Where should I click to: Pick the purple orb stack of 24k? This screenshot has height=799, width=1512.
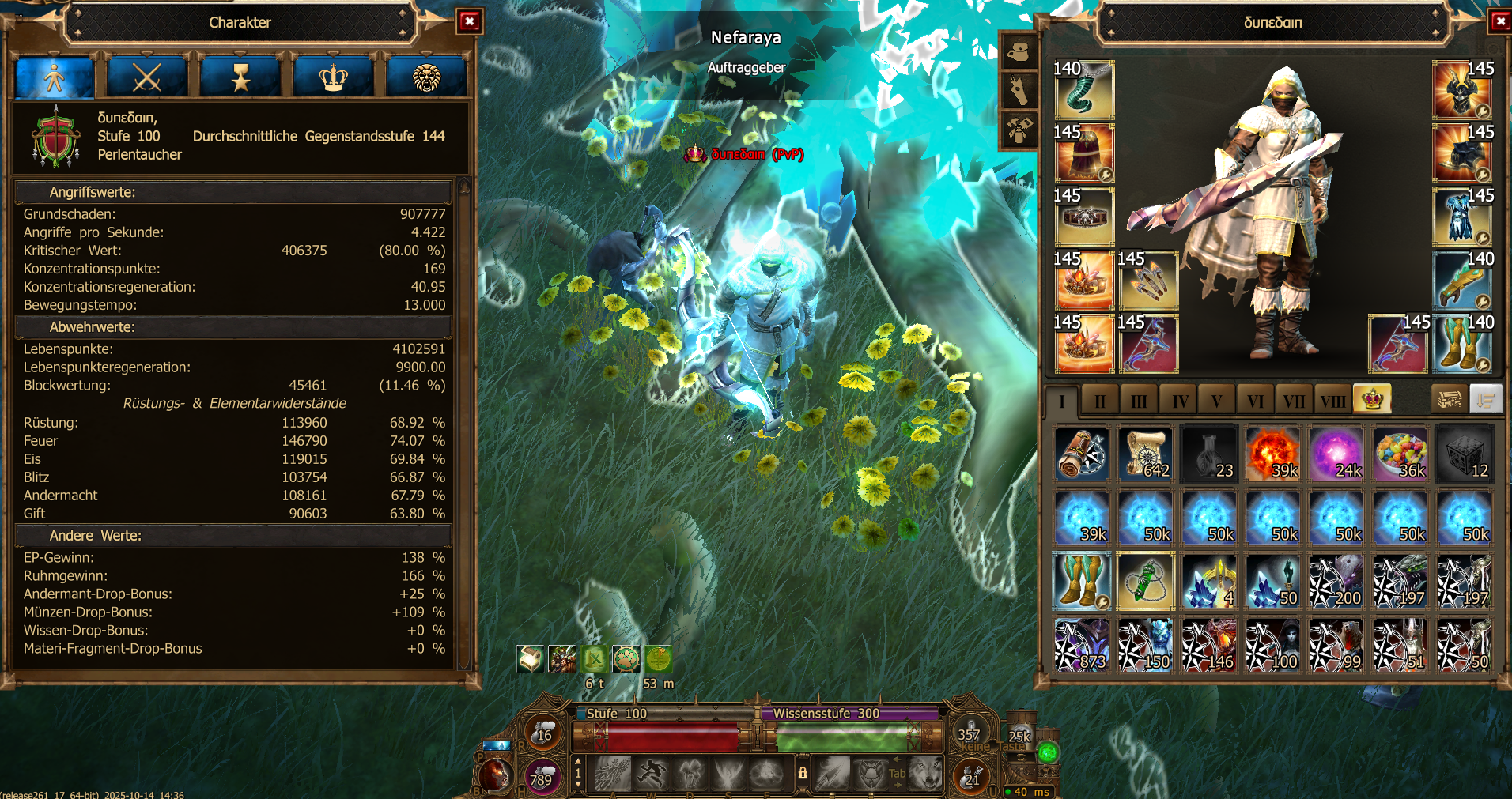click(x=1336, y=454)
